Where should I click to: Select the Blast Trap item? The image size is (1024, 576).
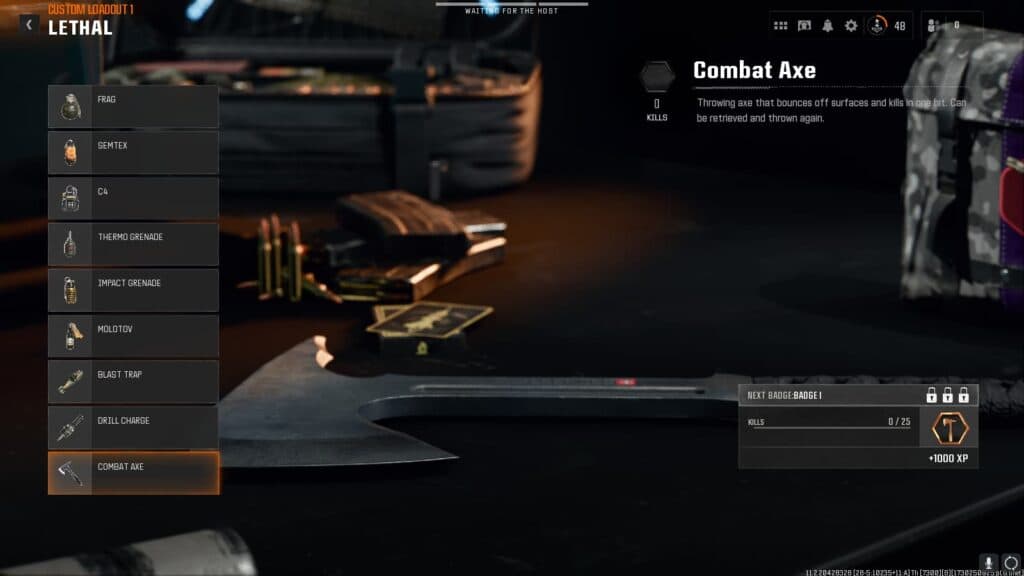click(133, 382)
